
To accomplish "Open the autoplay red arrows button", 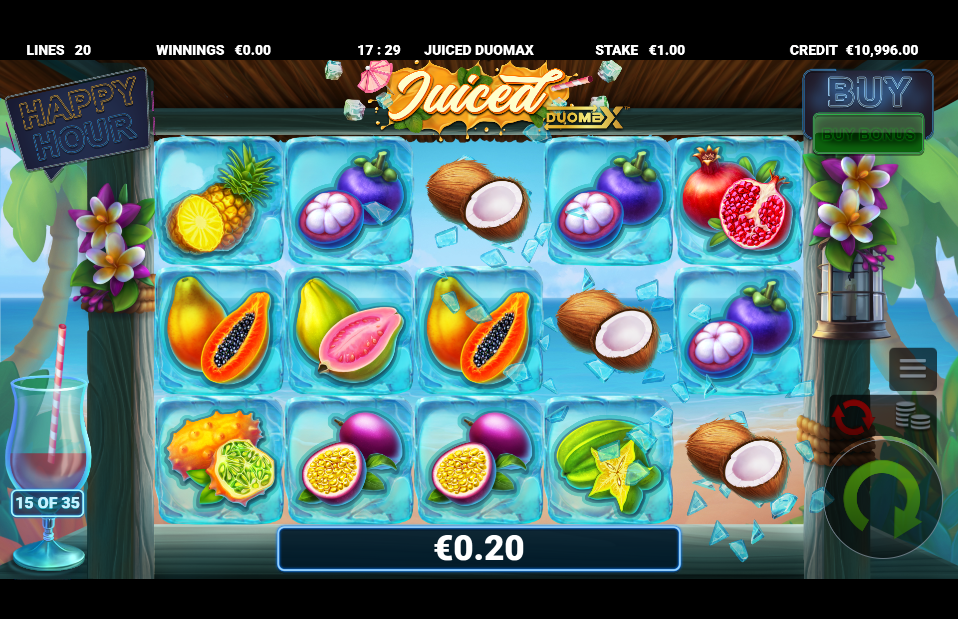I will pos(852,417).
